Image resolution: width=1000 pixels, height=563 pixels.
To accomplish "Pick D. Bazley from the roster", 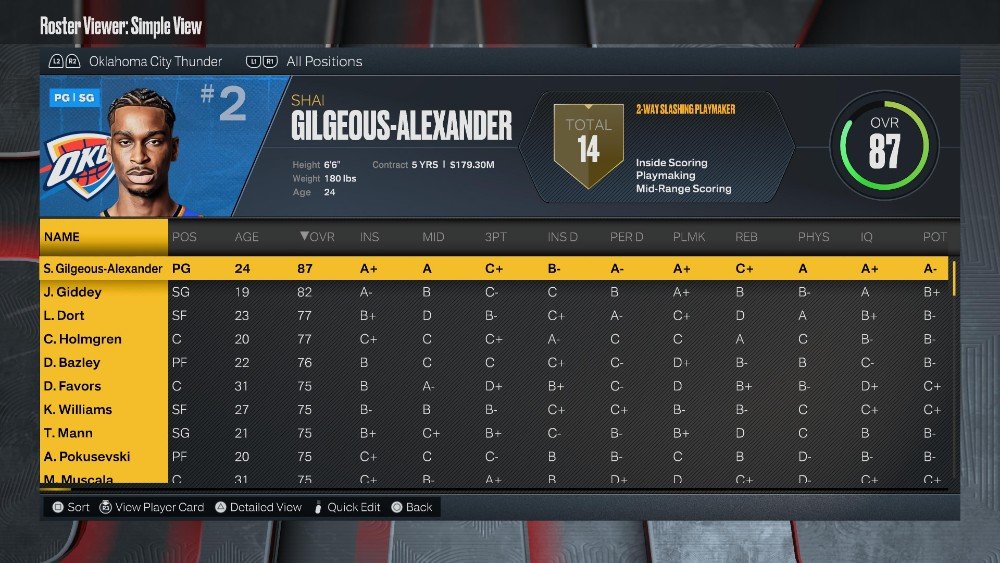I will (72, 363).
